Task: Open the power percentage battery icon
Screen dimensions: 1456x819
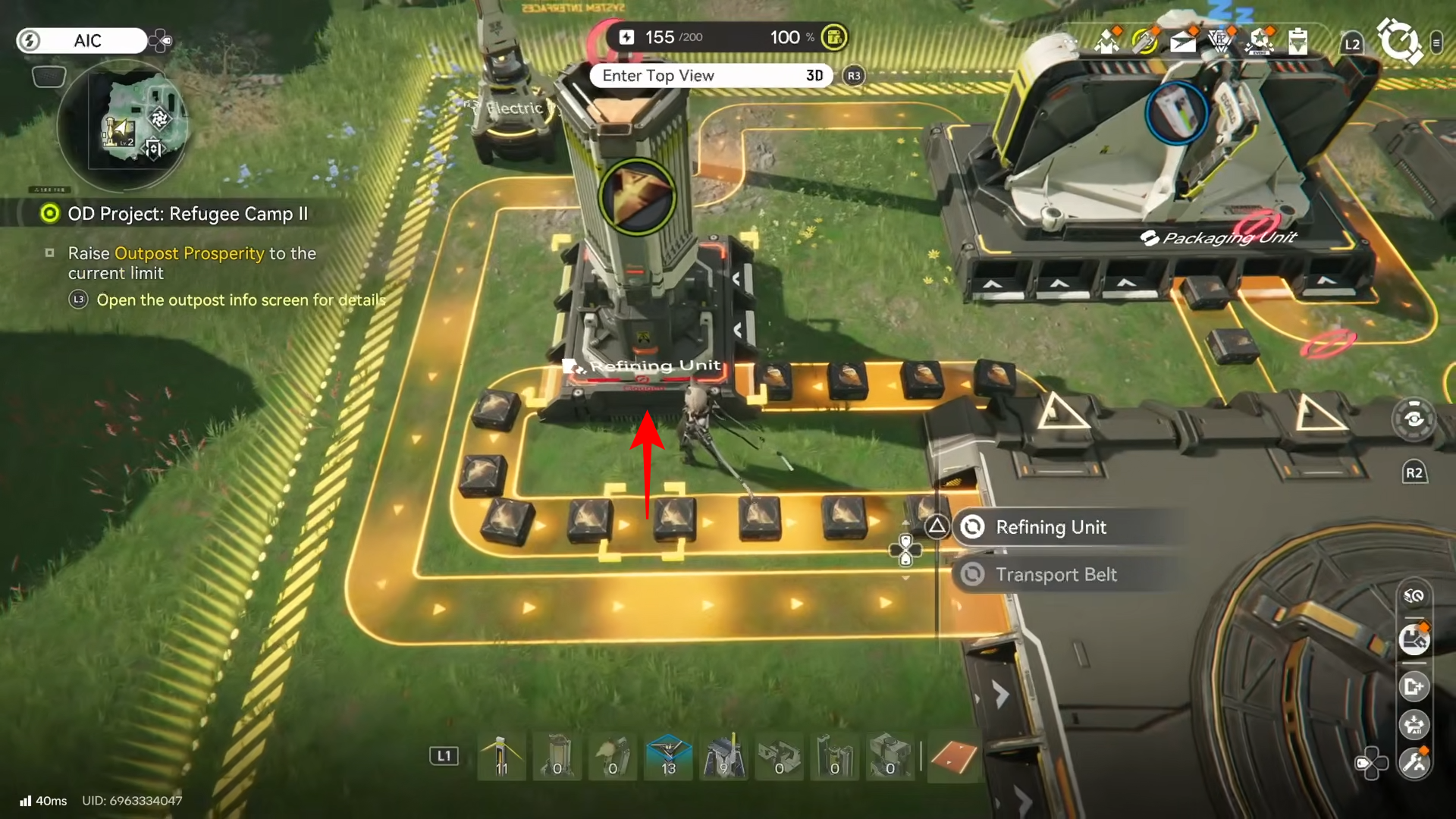Action: [x=834, y=37]
